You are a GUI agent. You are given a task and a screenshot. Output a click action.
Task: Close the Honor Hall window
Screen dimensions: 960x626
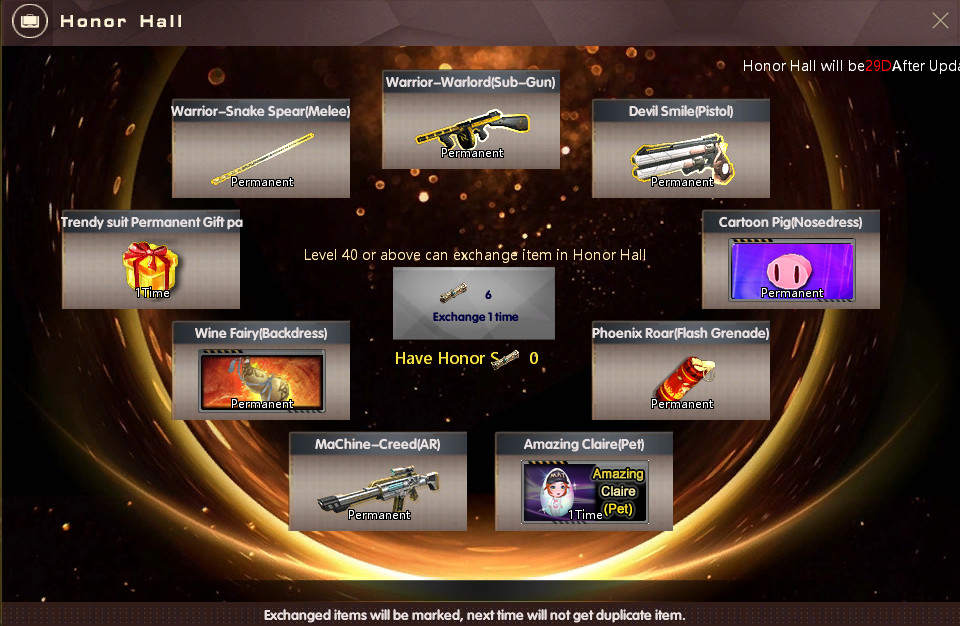tap(940, 21)
